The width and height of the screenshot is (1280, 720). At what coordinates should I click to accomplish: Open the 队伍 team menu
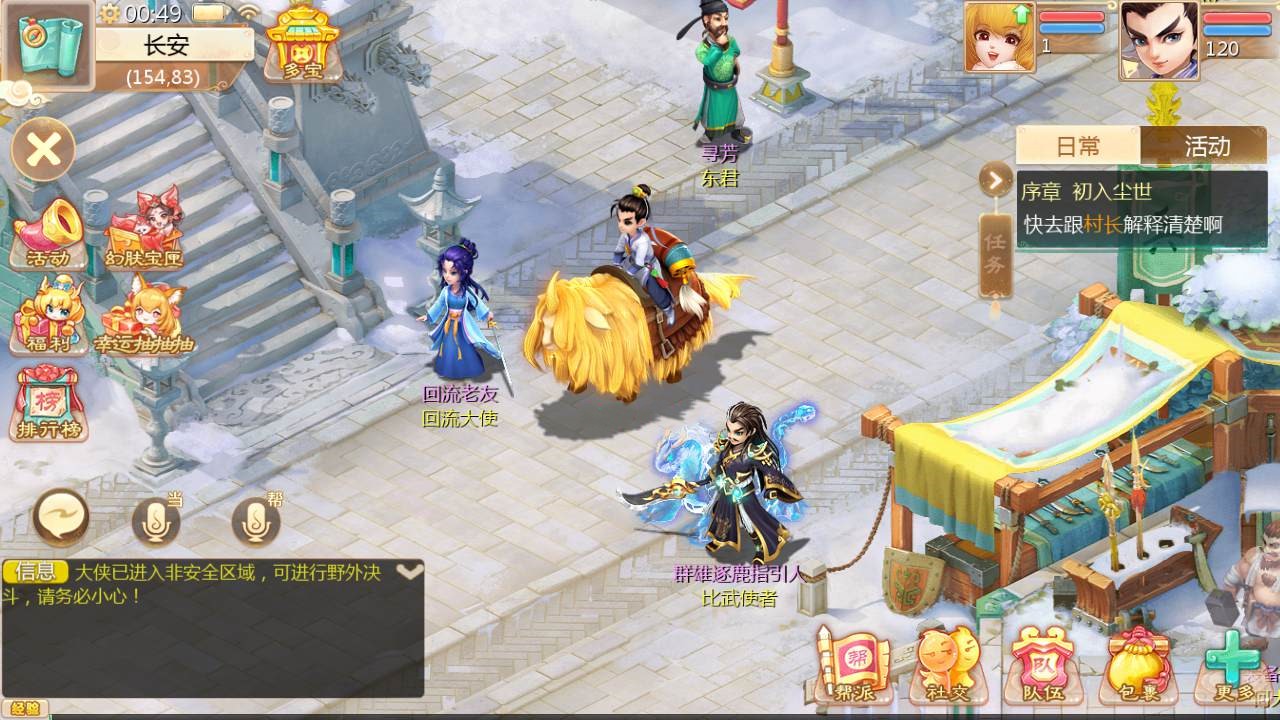tap(1041, 665)
